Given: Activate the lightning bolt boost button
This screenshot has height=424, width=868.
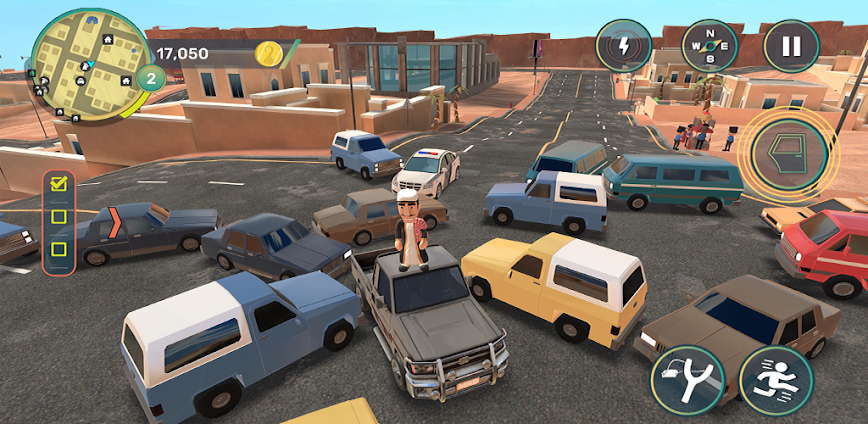Looking at the screenshot, I should pos(624,46).
